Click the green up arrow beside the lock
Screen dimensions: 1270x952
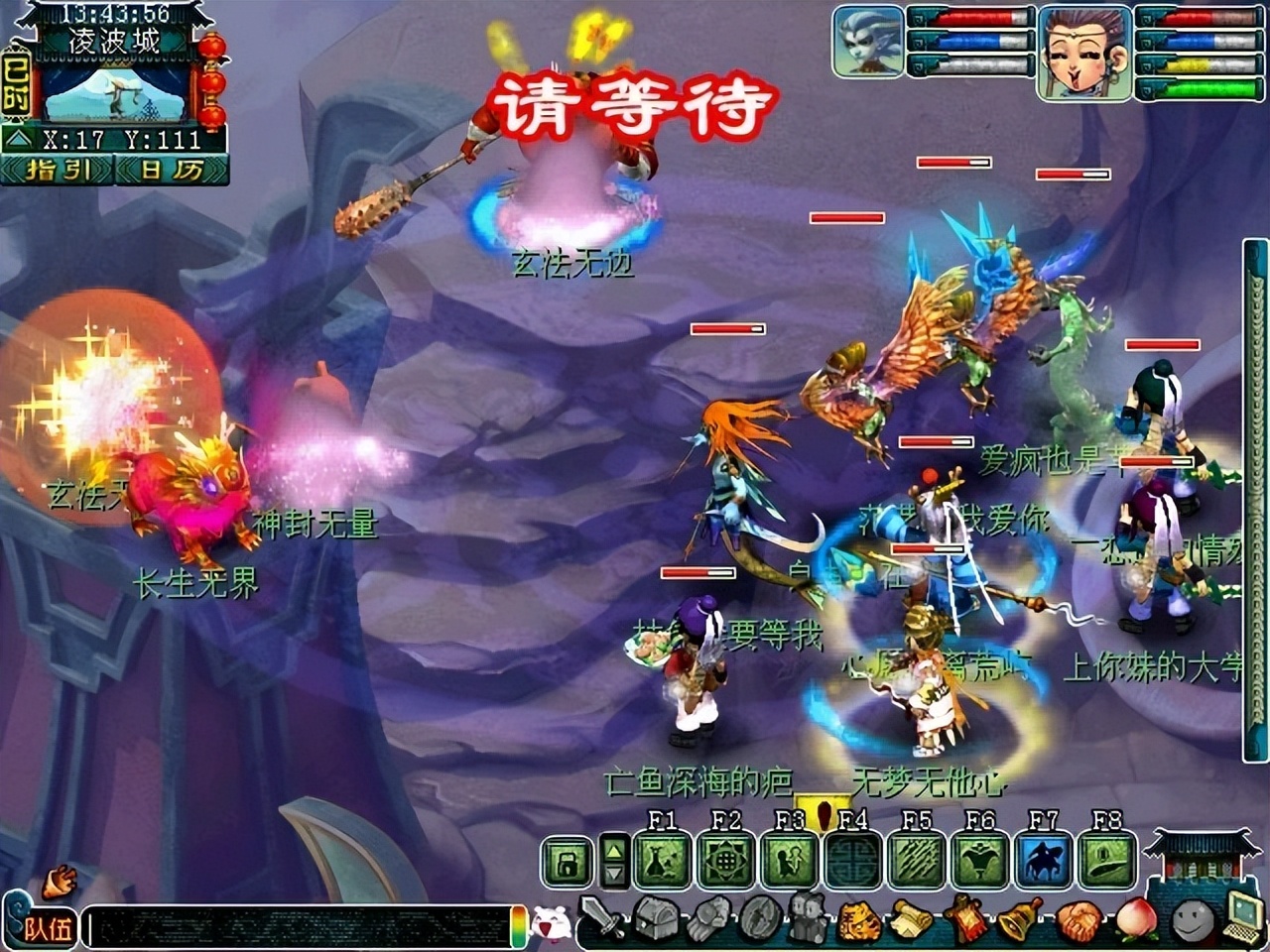tap(613, 851)
